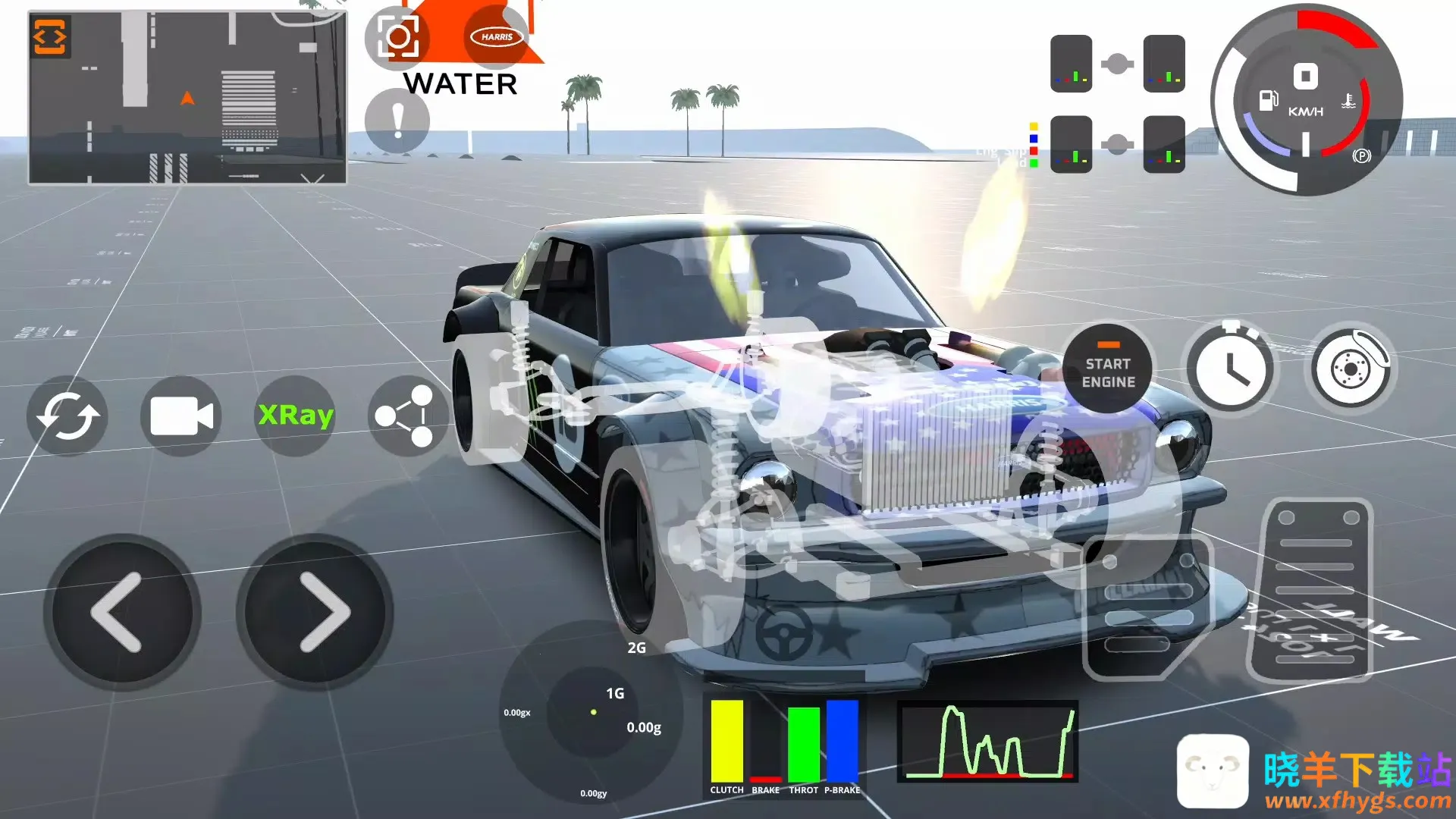Tap the steering wheel icon
Screen dimensions: 1456x819
click(784, 632)
